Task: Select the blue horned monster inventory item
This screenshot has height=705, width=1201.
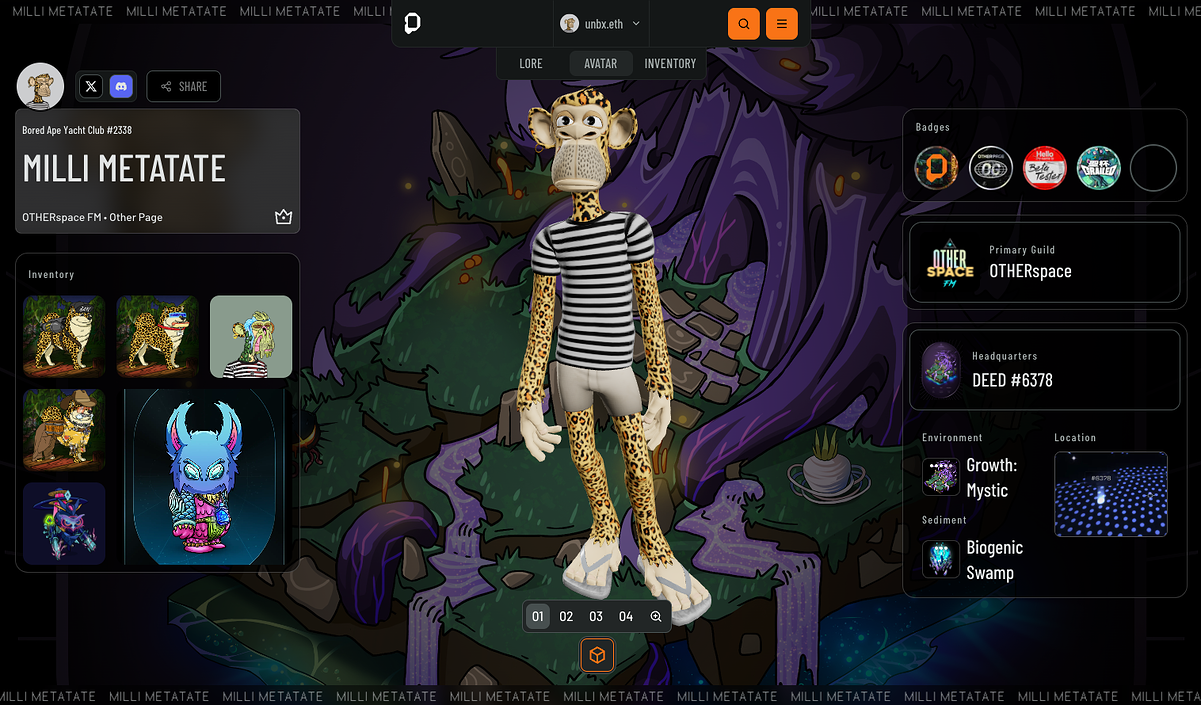Action: [x=204, y=477]
